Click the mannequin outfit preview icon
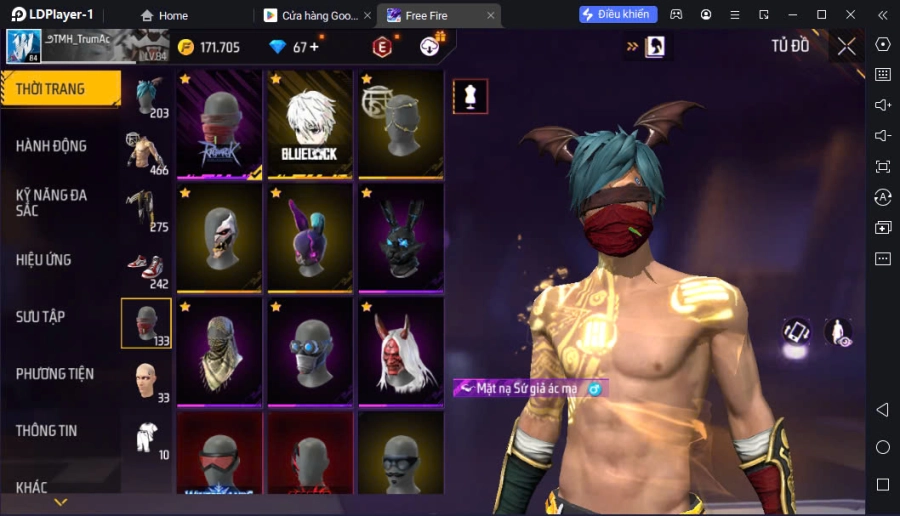900x516 pixels. pos(470,96)
